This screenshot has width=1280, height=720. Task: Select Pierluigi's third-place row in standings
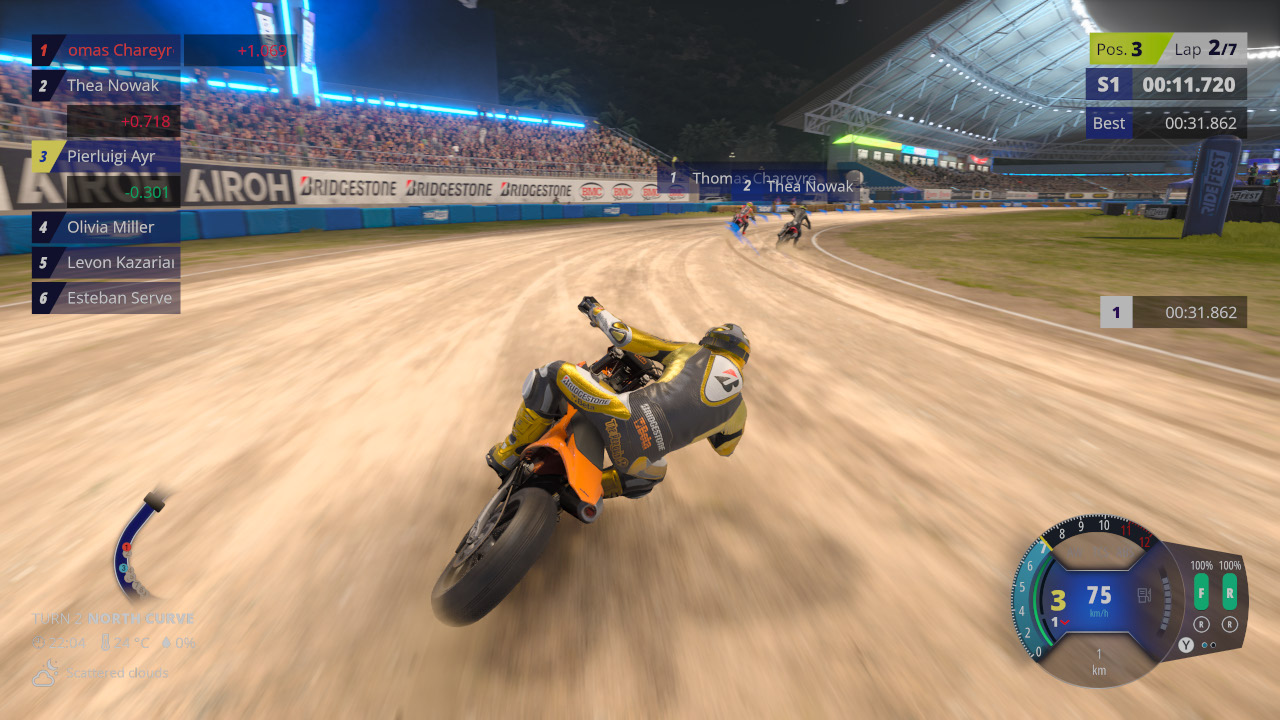(106, 156)
